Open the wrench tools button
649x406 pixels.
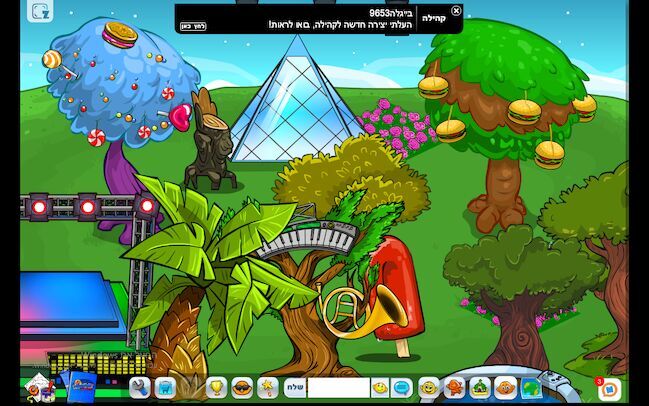click(x=140, y=387)
